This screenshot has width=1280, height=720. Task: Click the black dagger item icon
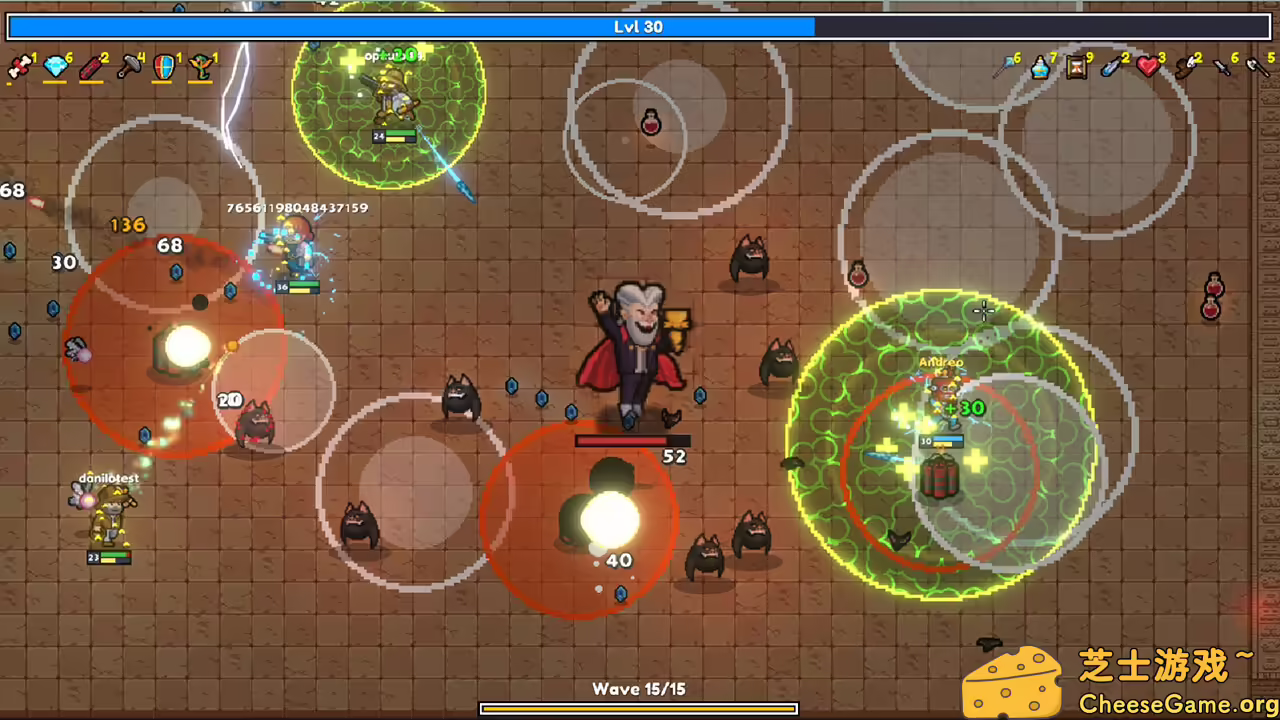tap(1220, 68)
